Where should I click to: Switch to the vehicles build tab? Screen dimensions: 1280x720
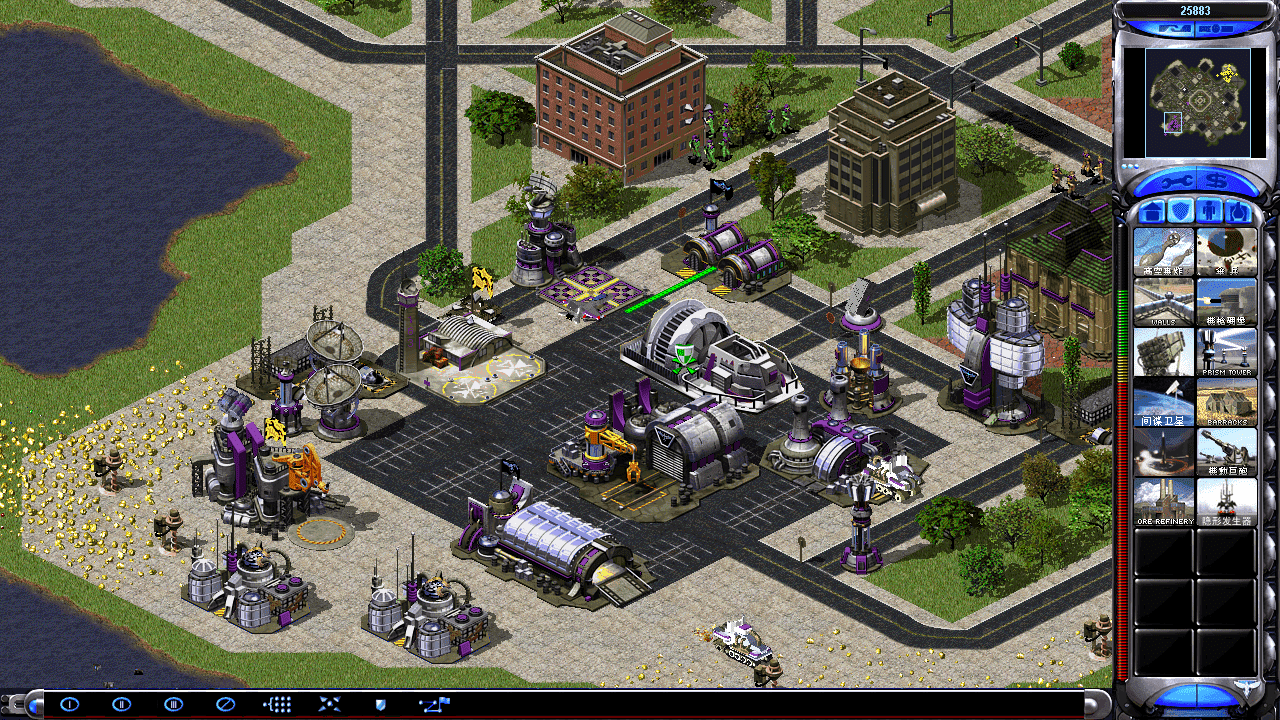(x=1238, y=211)
